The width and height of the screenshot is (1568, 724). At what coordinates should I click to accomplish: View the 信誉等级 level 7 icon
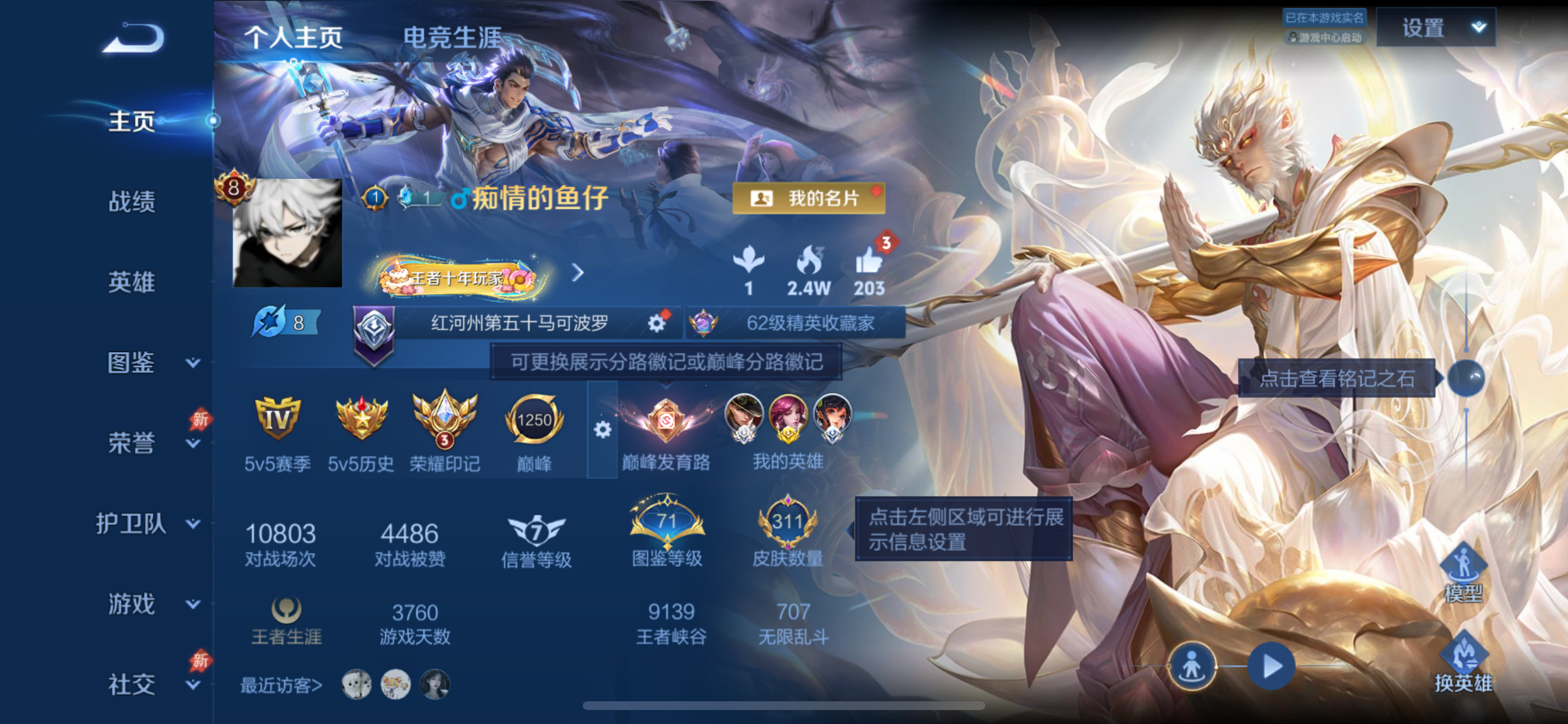click(535, 530)
